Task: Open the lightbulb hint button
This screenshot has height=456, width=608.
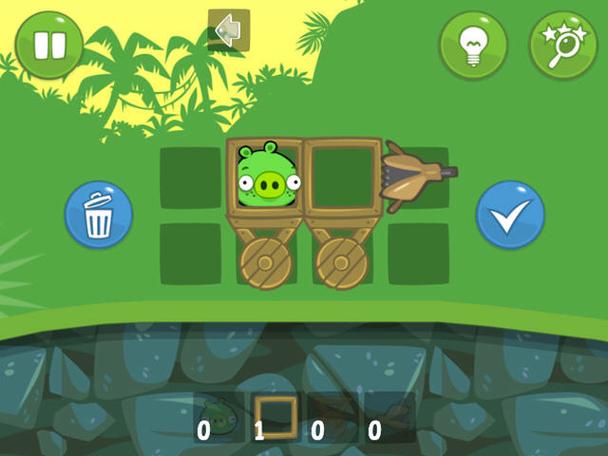Action: click(473, 46)
